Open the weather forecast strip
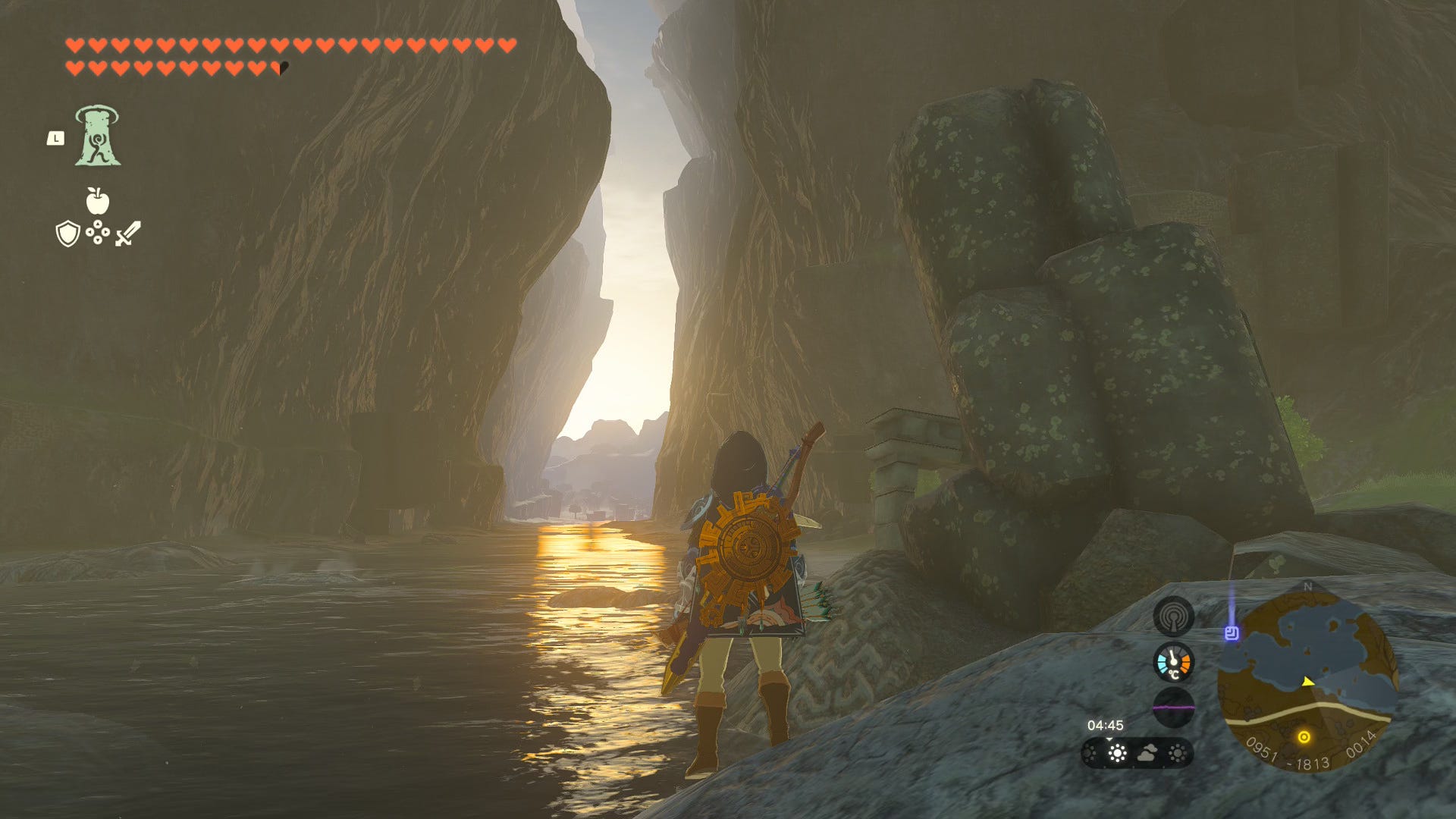This screenshot has width=1456, height=819. 1137,753
